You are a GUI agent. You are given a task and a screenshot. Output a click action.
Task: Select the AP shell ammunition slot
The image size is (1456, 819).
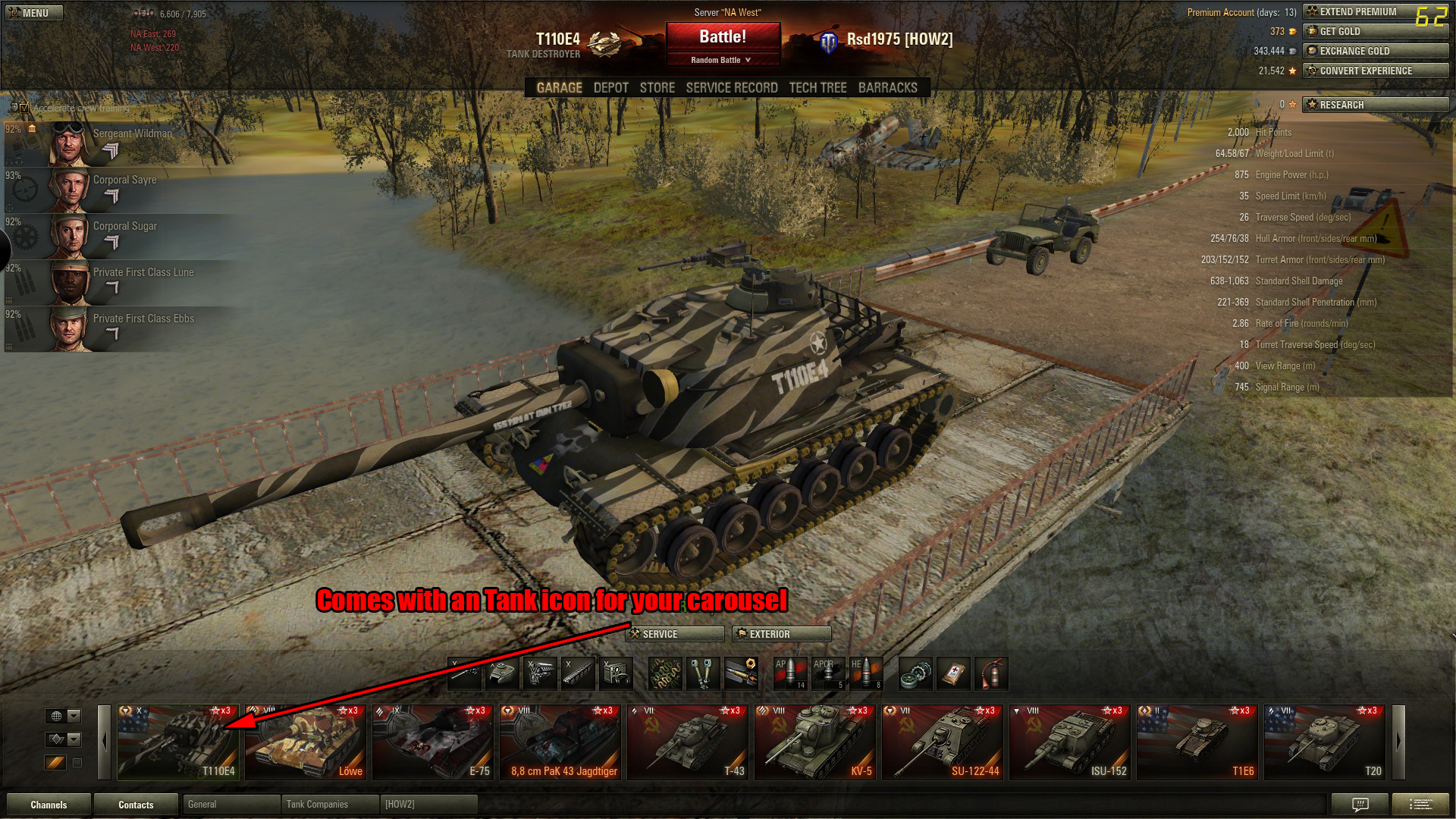(x=791, y=674)
